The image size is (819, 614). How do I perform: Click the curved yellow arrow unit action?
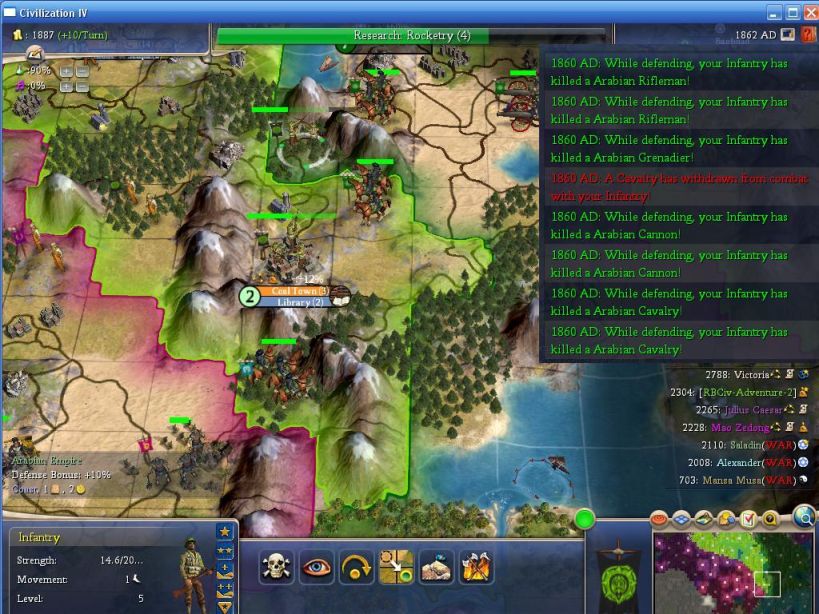(356, 567)
